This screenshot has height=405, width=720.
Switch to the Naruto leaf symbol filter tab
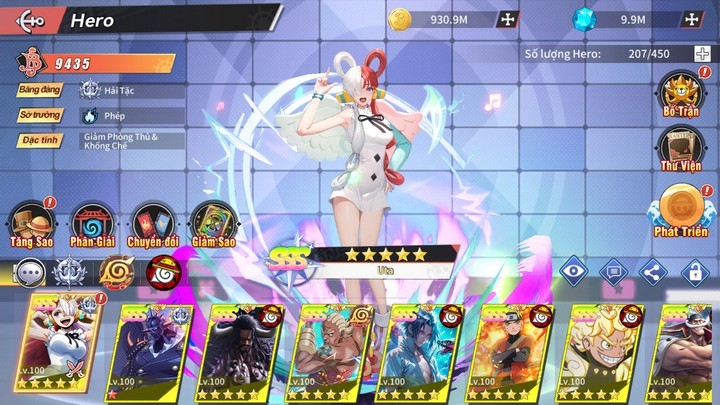coord(115,272)
